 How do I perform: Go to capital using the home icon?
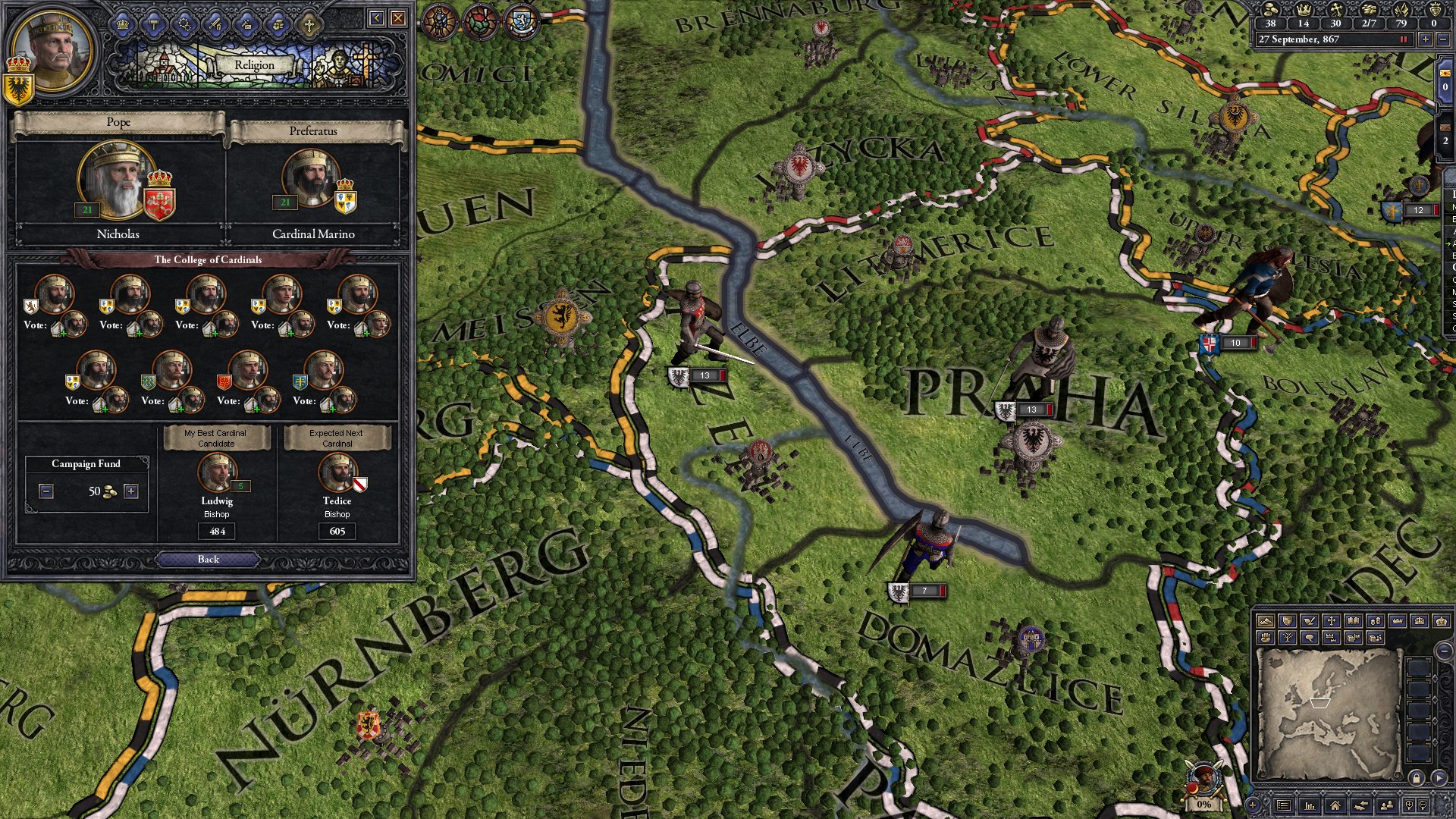coord(1335,805)
